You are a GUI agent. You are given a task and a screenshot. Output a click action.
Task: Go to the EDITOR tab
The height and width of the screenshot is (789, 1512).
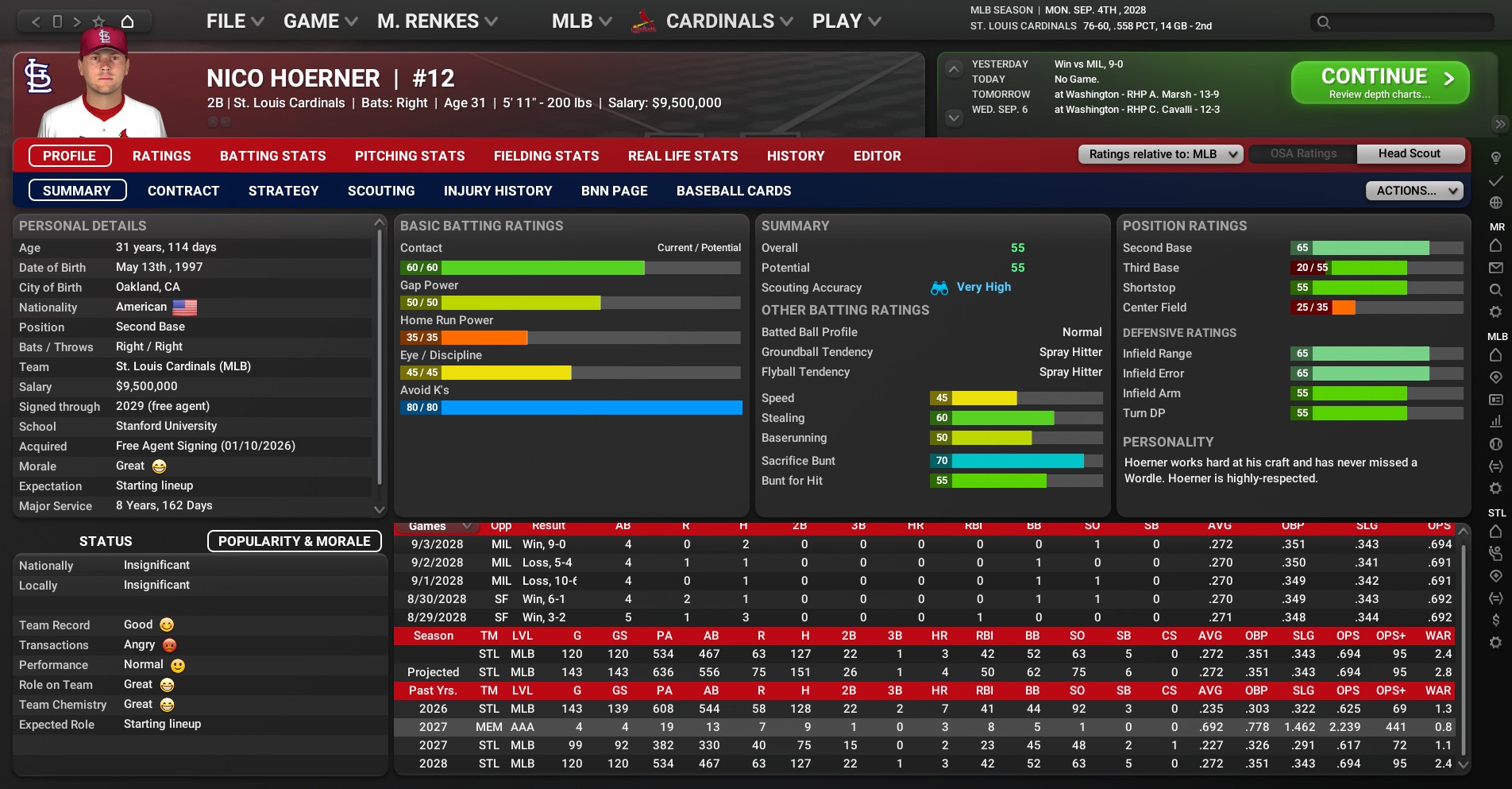click(x=877, y=156)
